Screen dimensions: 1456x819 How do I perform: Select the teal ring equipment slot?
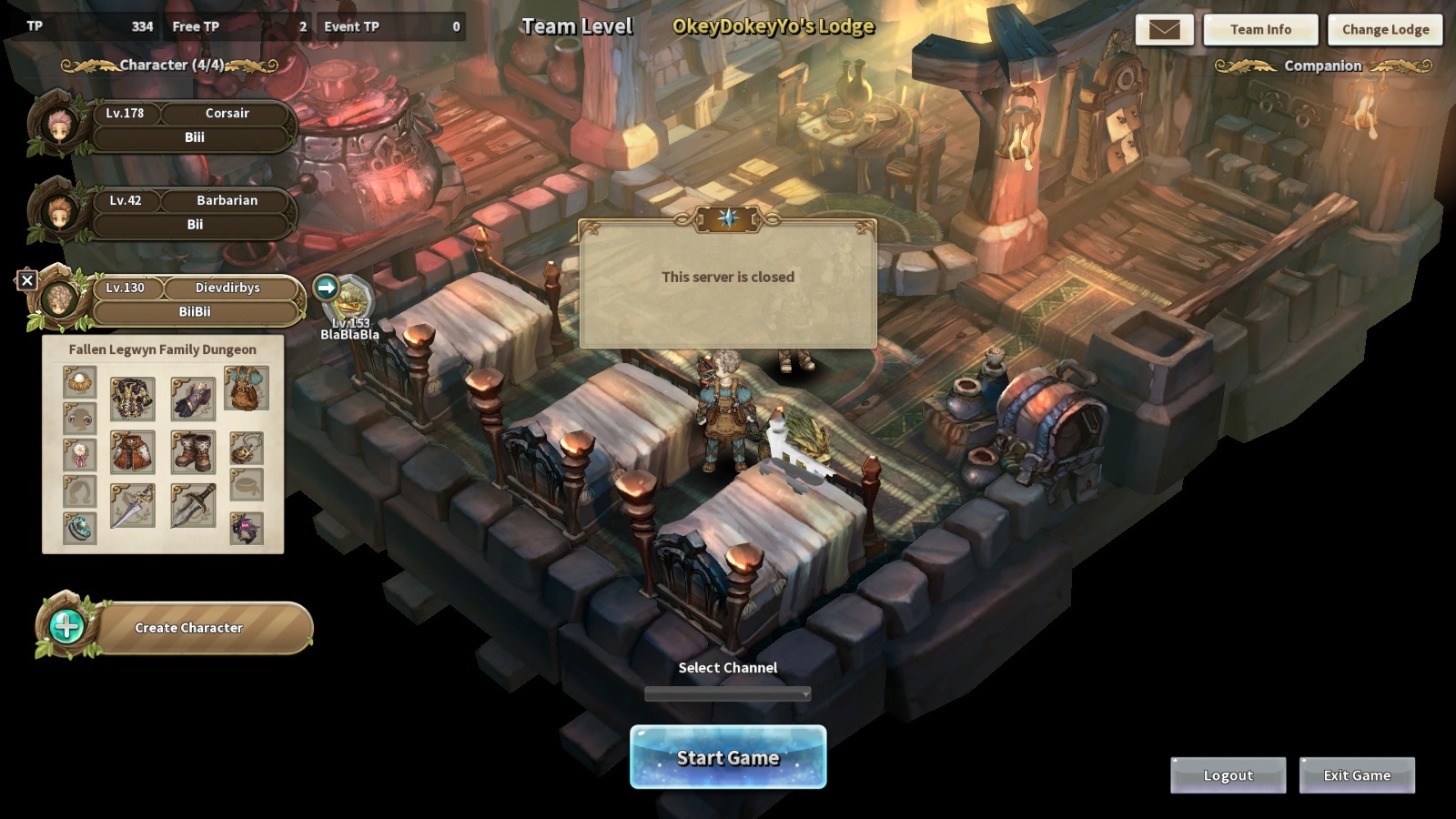(79, 528)
